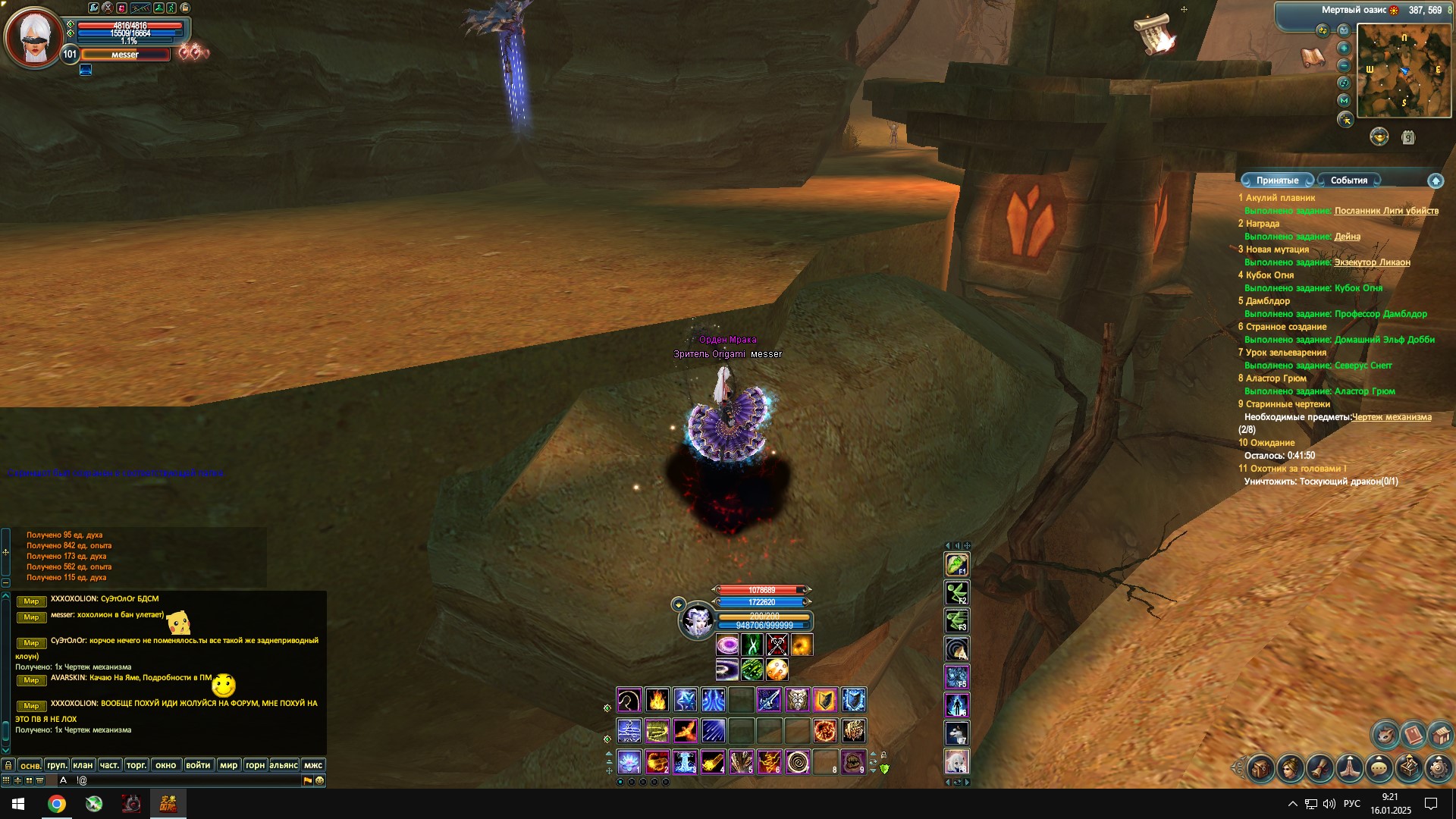Open the Принятые quests tab
Screen dimensions: 1456x819
(1277, 180)
